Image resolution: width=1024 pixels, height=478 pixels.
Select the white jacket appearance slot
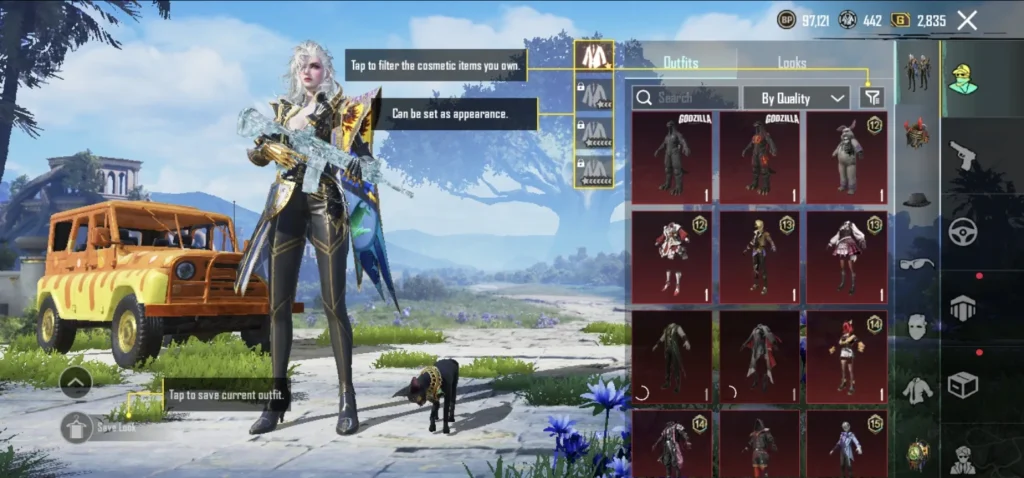pyautogui.click(x=594, y=56)
